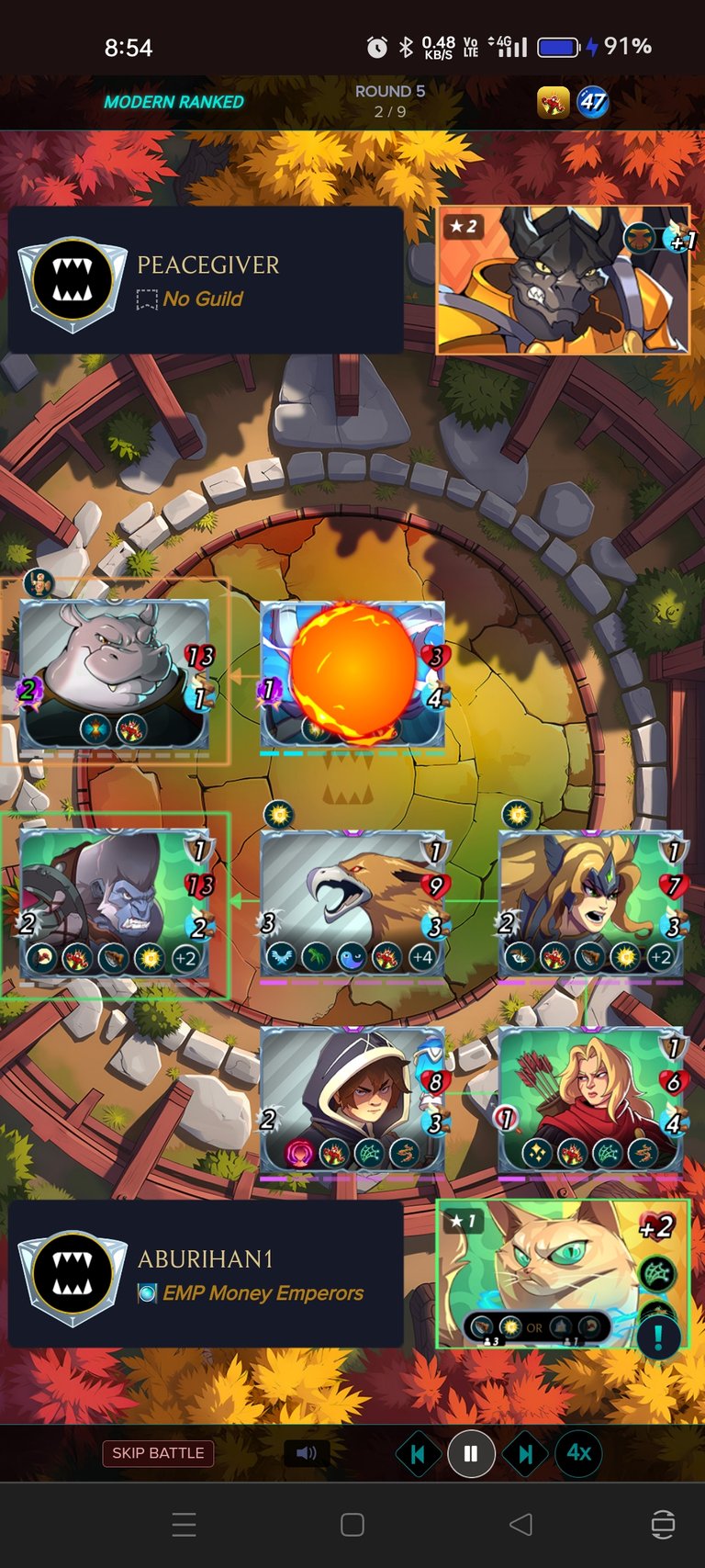Viewport: 705px width, 1568px height.
Task: Pause the battle playback
Action: 471,1454
